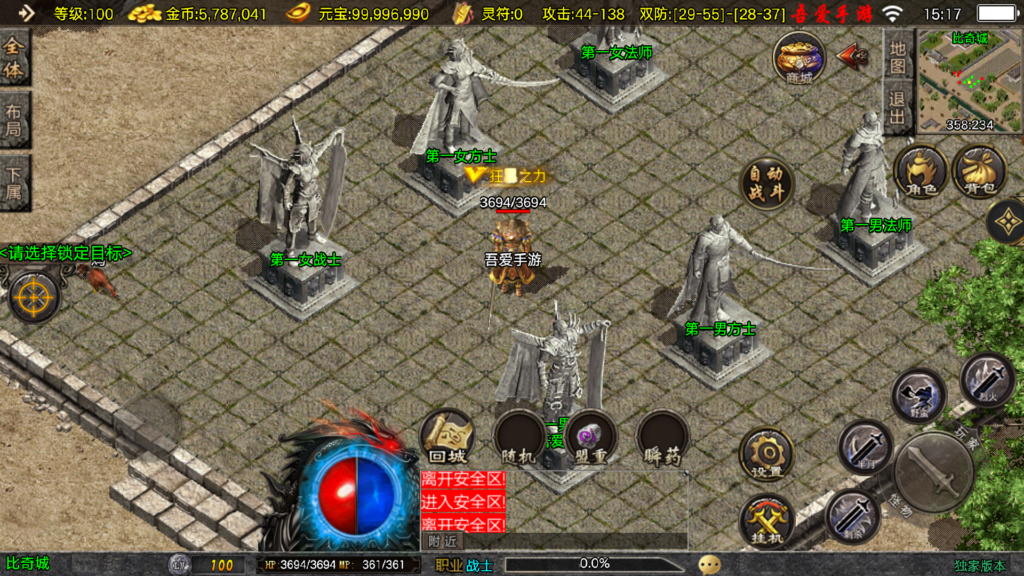Open the 背包 bag inventory
The height and width of the screenshot is (576, 1024).
click(979, 172)
